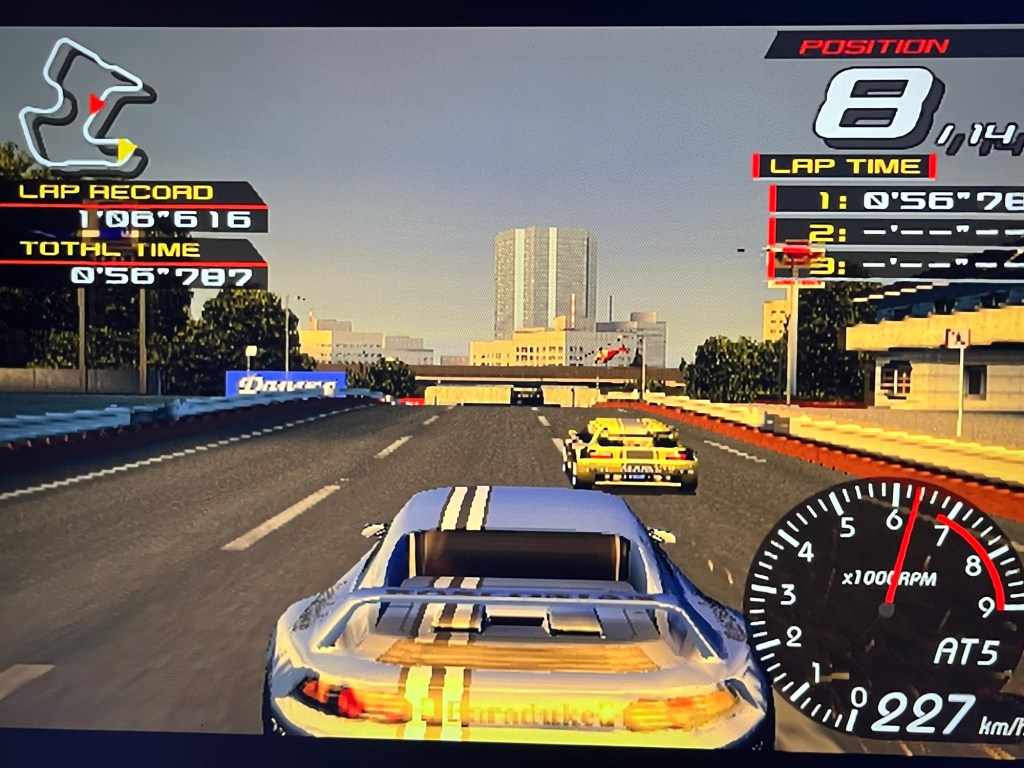Select the yellow arrow marker on the minimap

126,149
